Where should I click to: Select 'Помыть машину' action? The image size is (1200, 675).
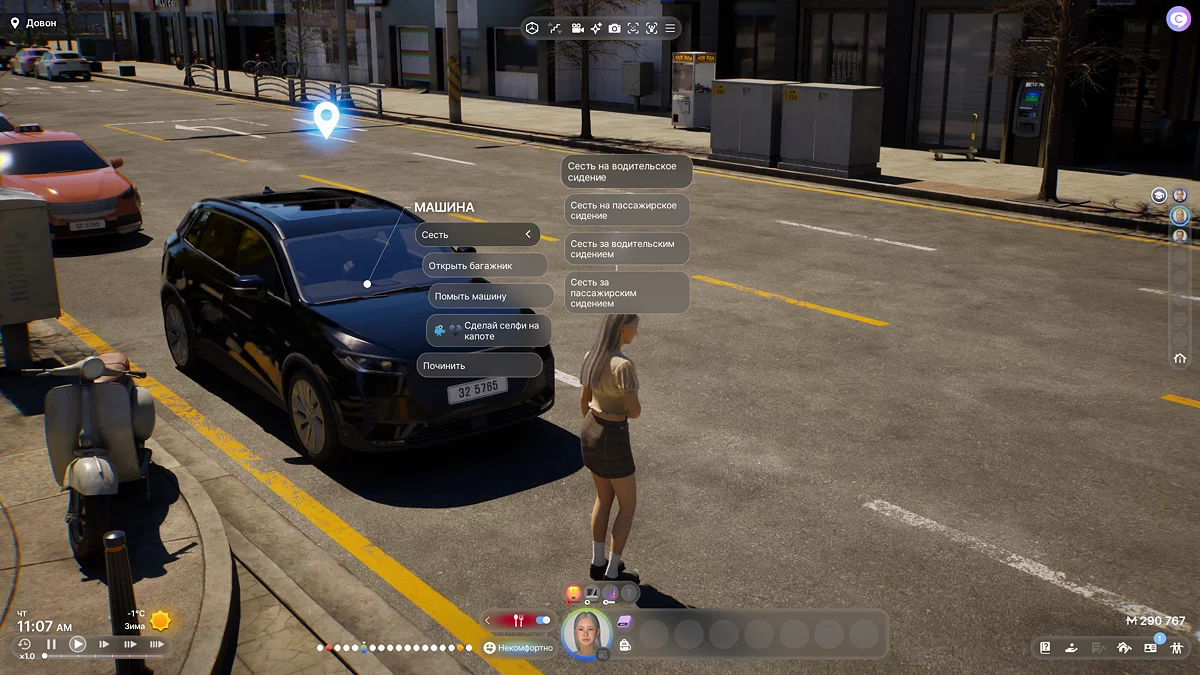(491, 296)
